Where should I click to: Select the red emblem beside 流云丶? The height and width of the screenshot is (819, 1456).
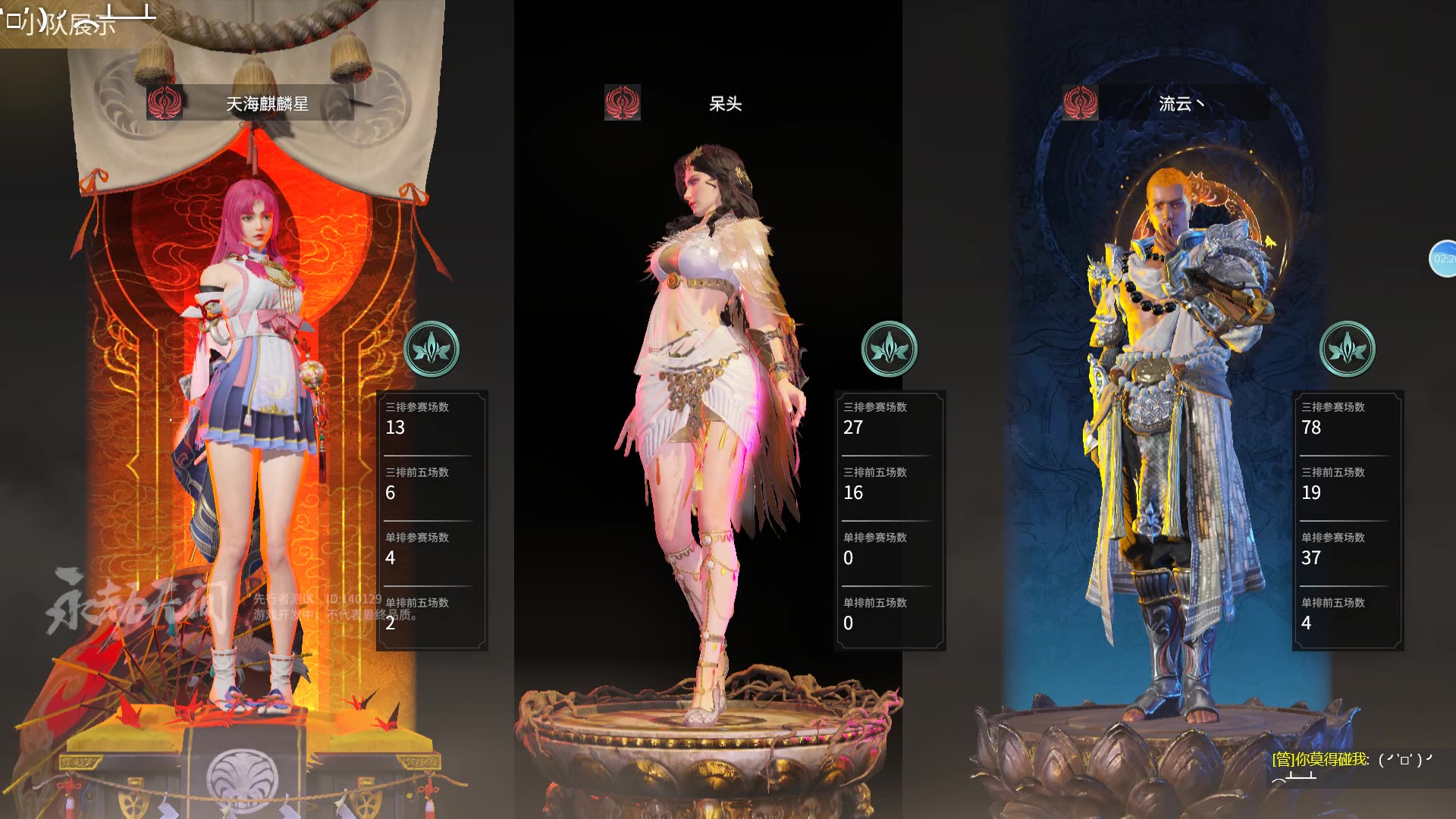click(1081, 103)
